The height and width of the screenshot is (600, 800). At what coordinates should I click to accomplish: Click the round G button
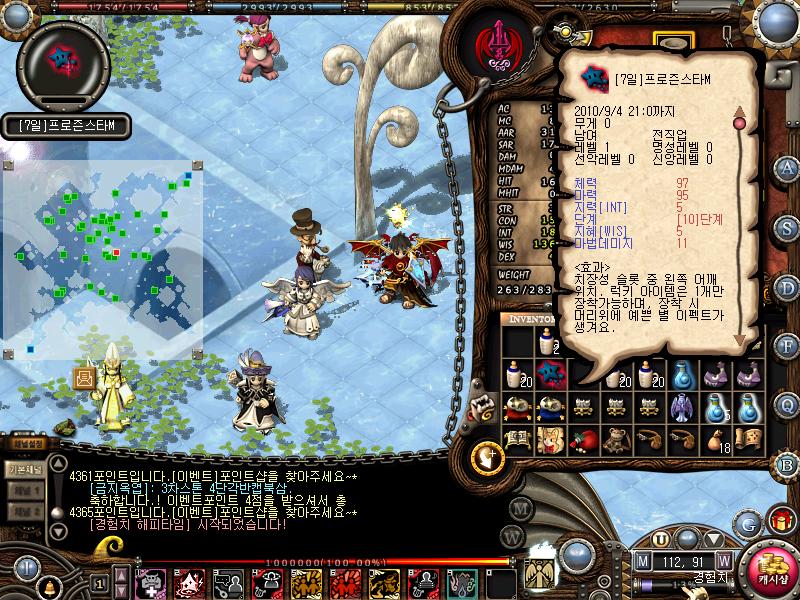coord(746,523)
